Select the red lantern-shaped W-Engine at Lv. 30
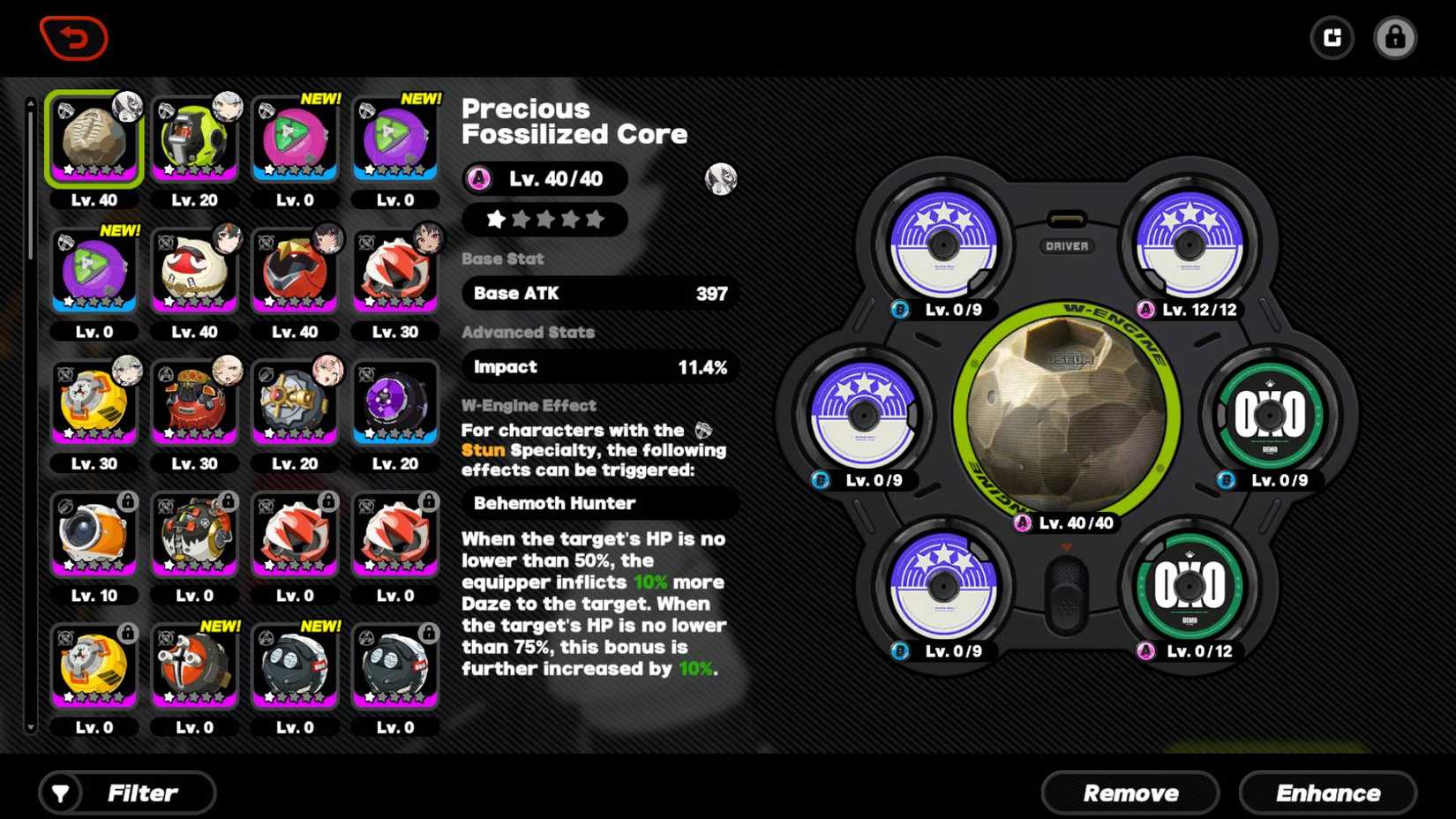This screenshot has height=819, width=1456. [194, 402]
